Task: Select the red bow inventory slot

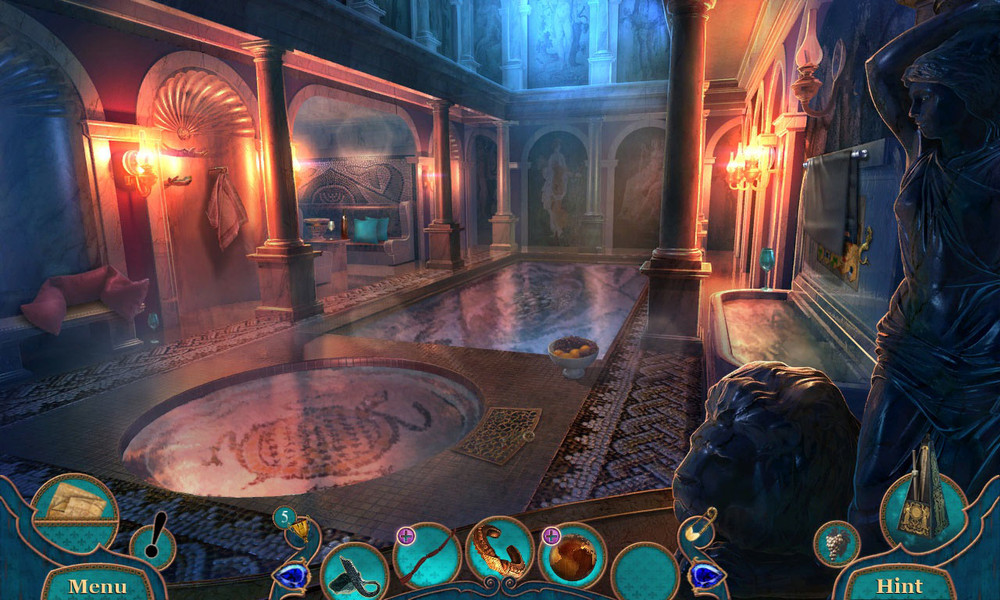Action: [x=427, y=555]
